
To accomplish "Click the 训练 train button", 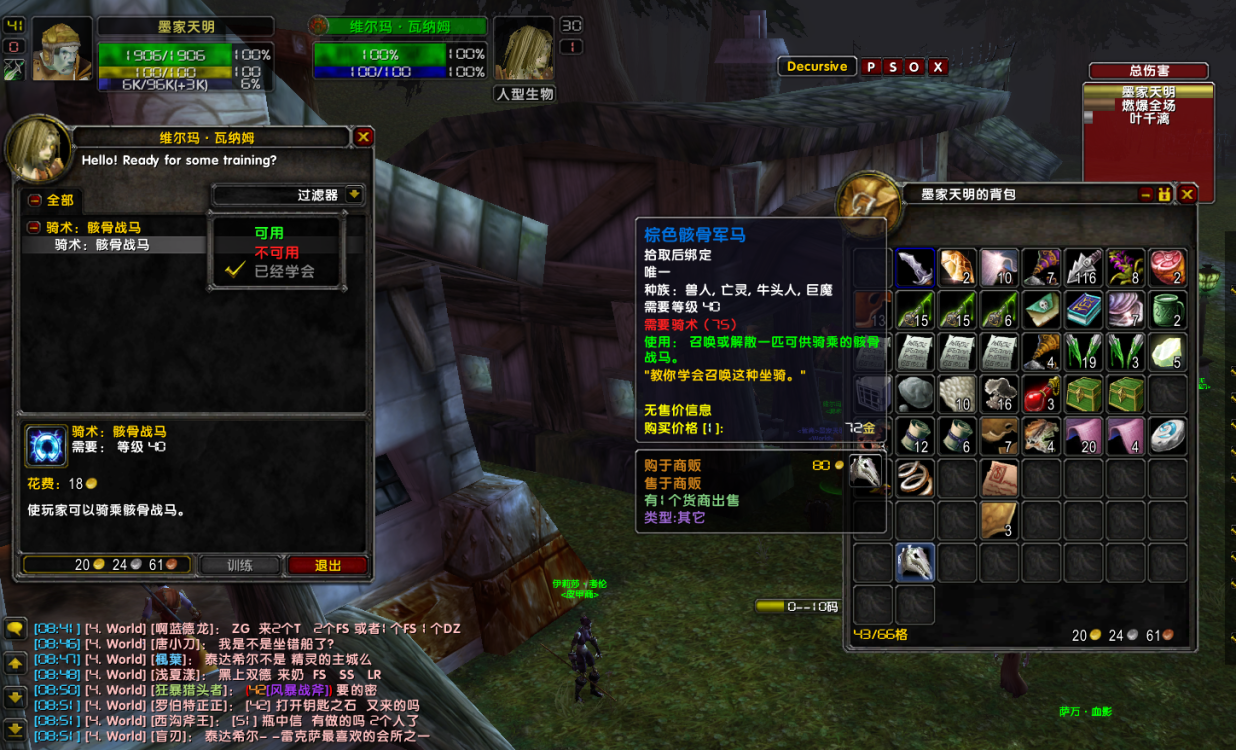I will 240,565.
